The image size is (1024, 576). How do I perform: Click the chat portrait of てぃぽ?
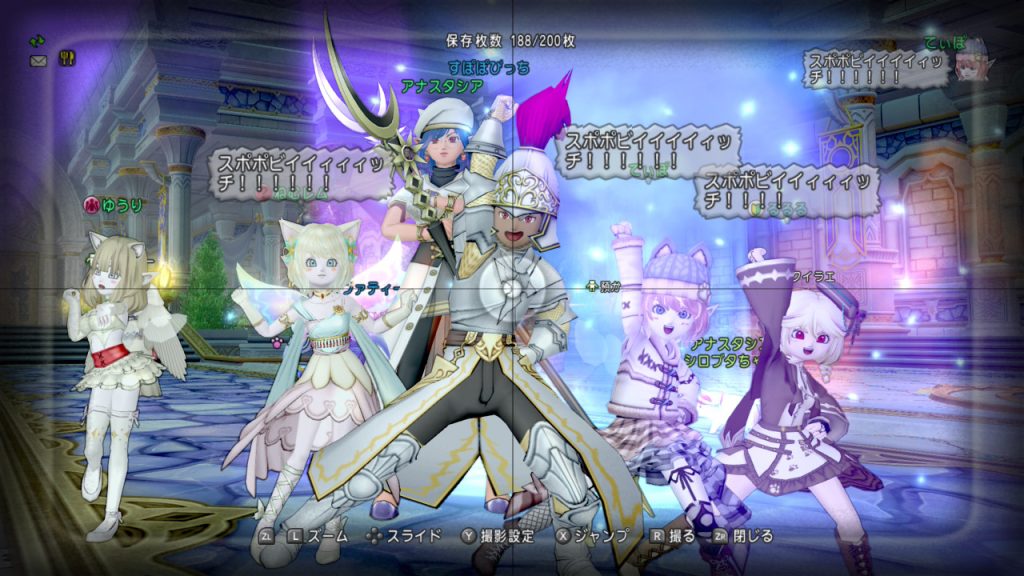(969, 62)
